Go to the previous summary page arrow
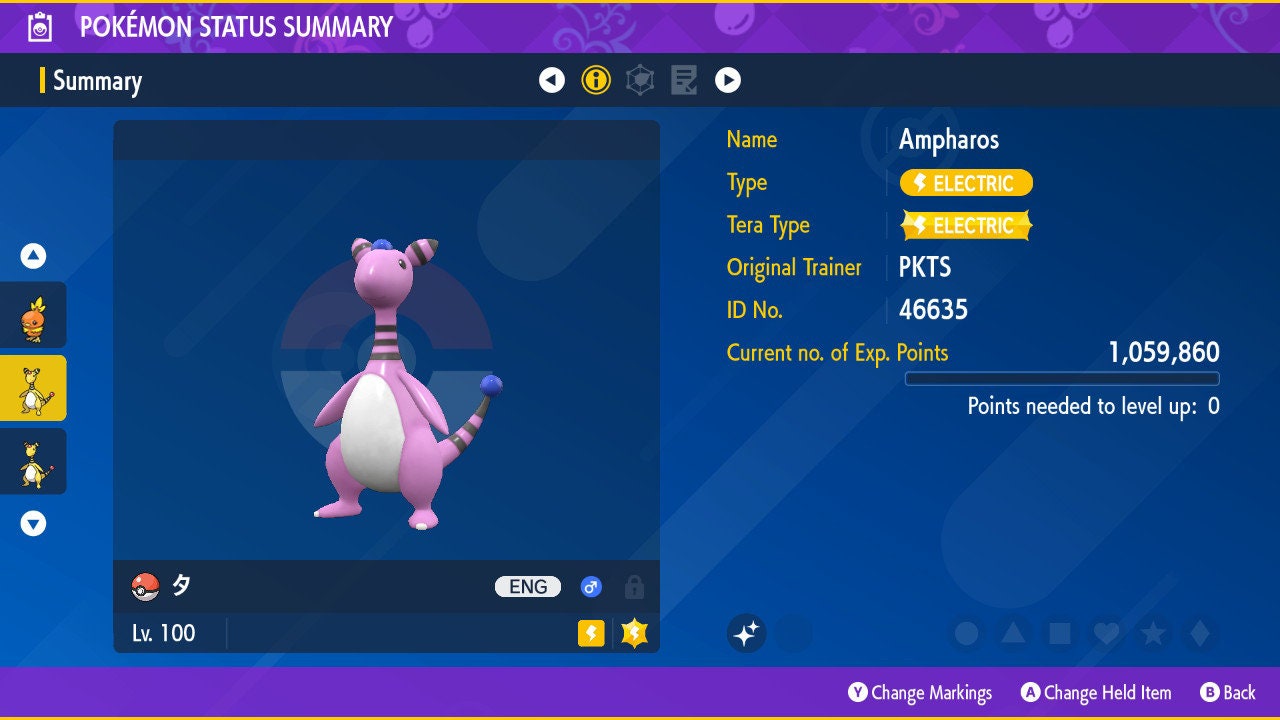Screen dimensions: 1280x720 click(552, 80)
